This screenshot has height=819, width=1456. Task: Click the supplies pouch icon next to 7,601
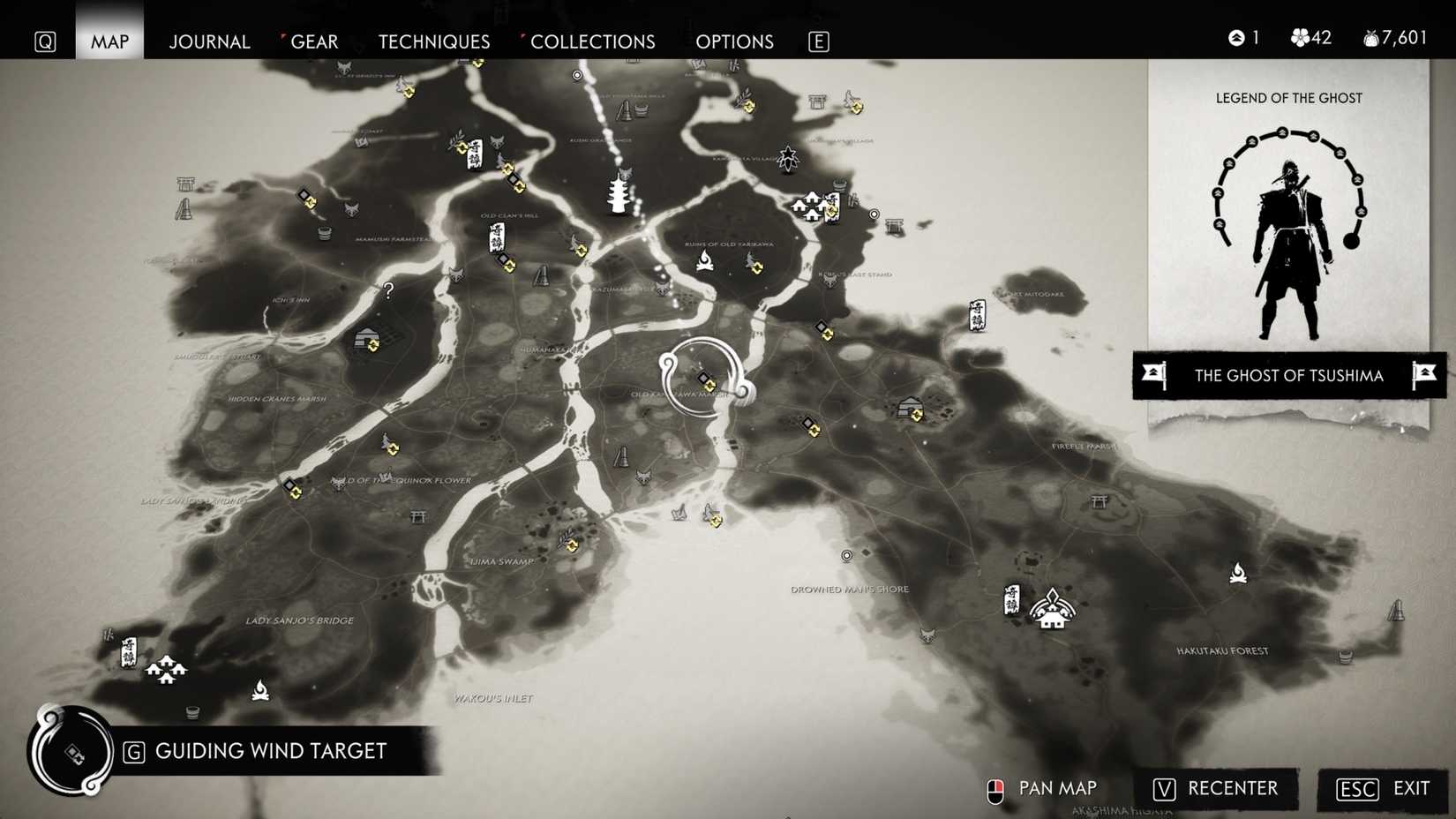(1370, 38)
